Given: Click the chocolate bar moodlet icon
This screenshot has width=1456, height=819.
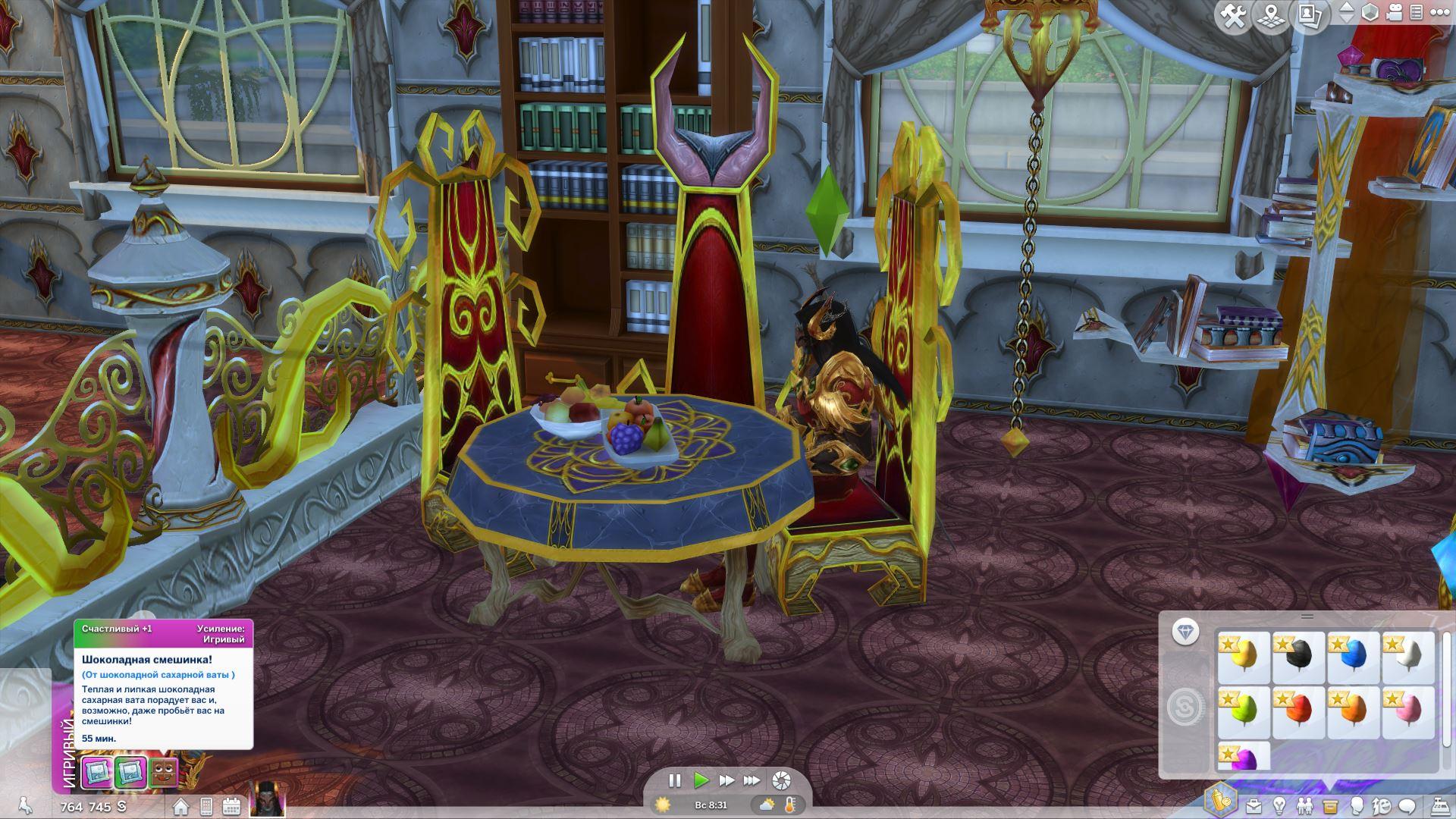Looking at the screenshot, I should (163, 773).
